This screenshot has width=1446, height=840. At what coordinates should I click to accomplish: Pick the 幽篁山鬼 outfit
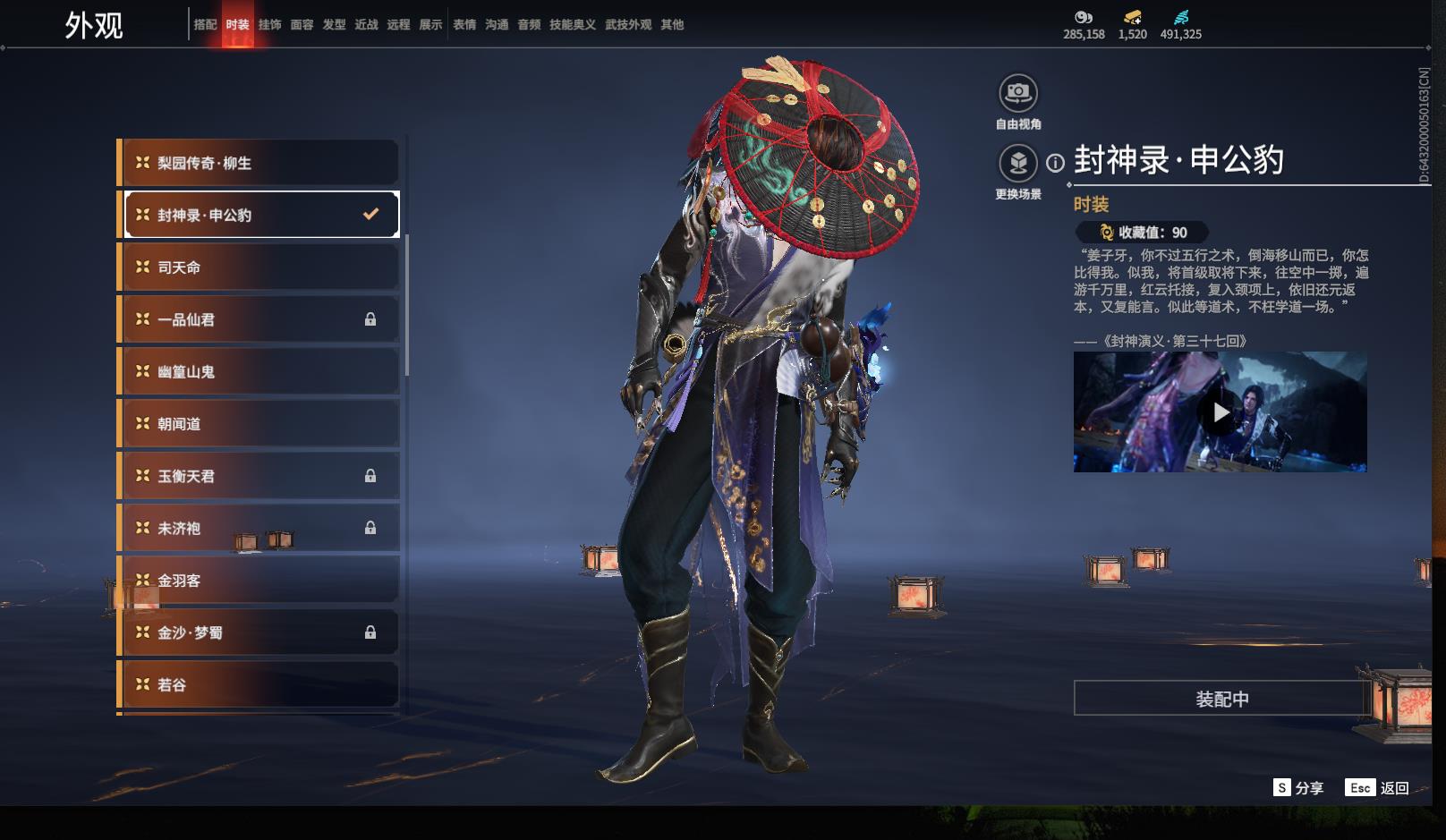(x=259, y=371)
